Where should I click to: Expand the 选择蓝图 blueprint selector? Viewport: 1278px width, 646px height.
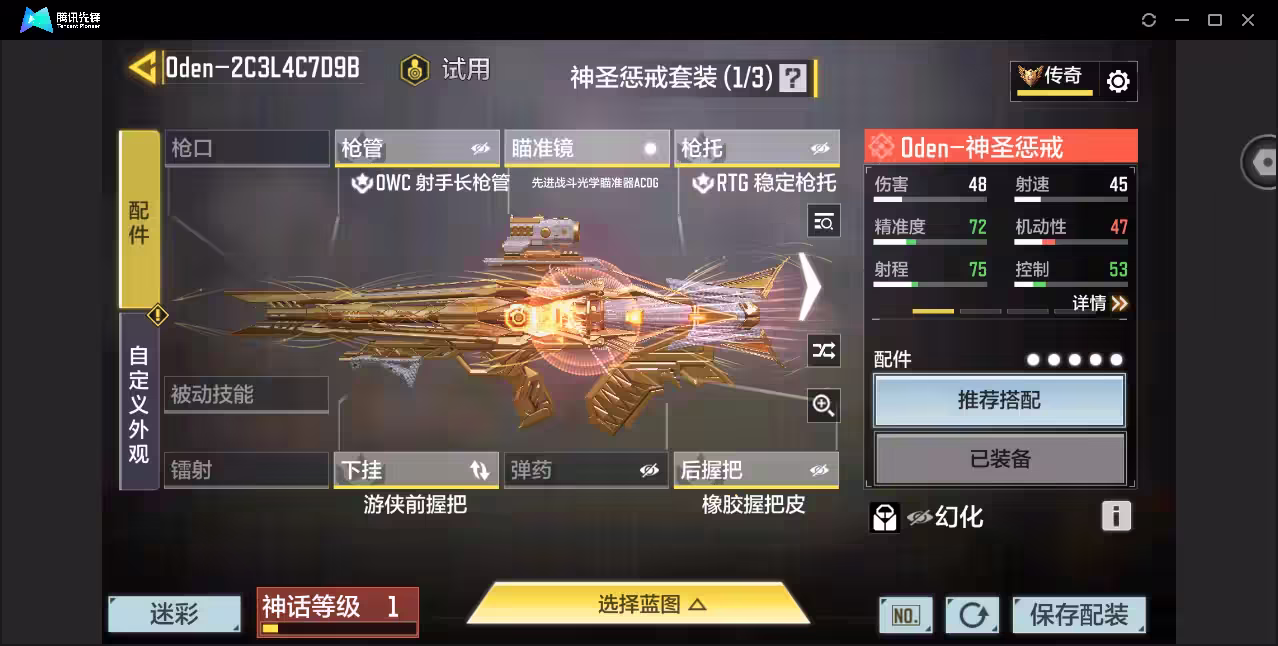click(x=638, y=604)
